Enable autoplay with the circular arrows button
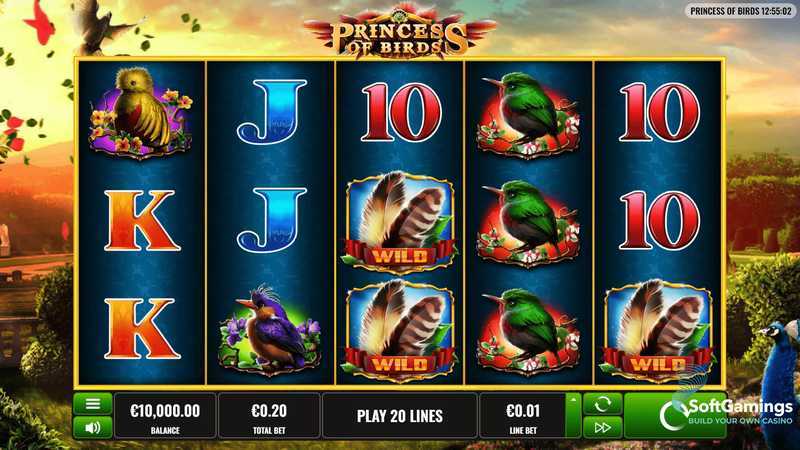This screenshot has height=450, width=800. click(x=602, y=404)
